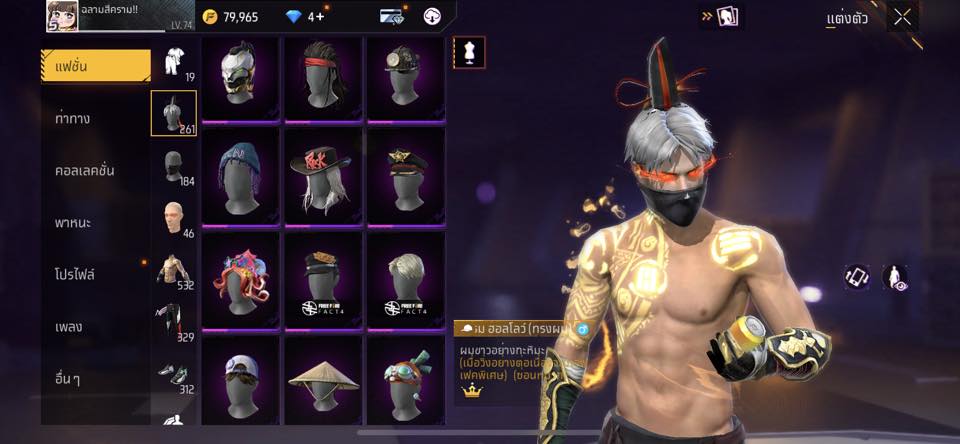Image resolution: width=960 pixels, height=444 pixels.
Task: Select the แฟชั่น fashion category
Action: tap(96, 66)
